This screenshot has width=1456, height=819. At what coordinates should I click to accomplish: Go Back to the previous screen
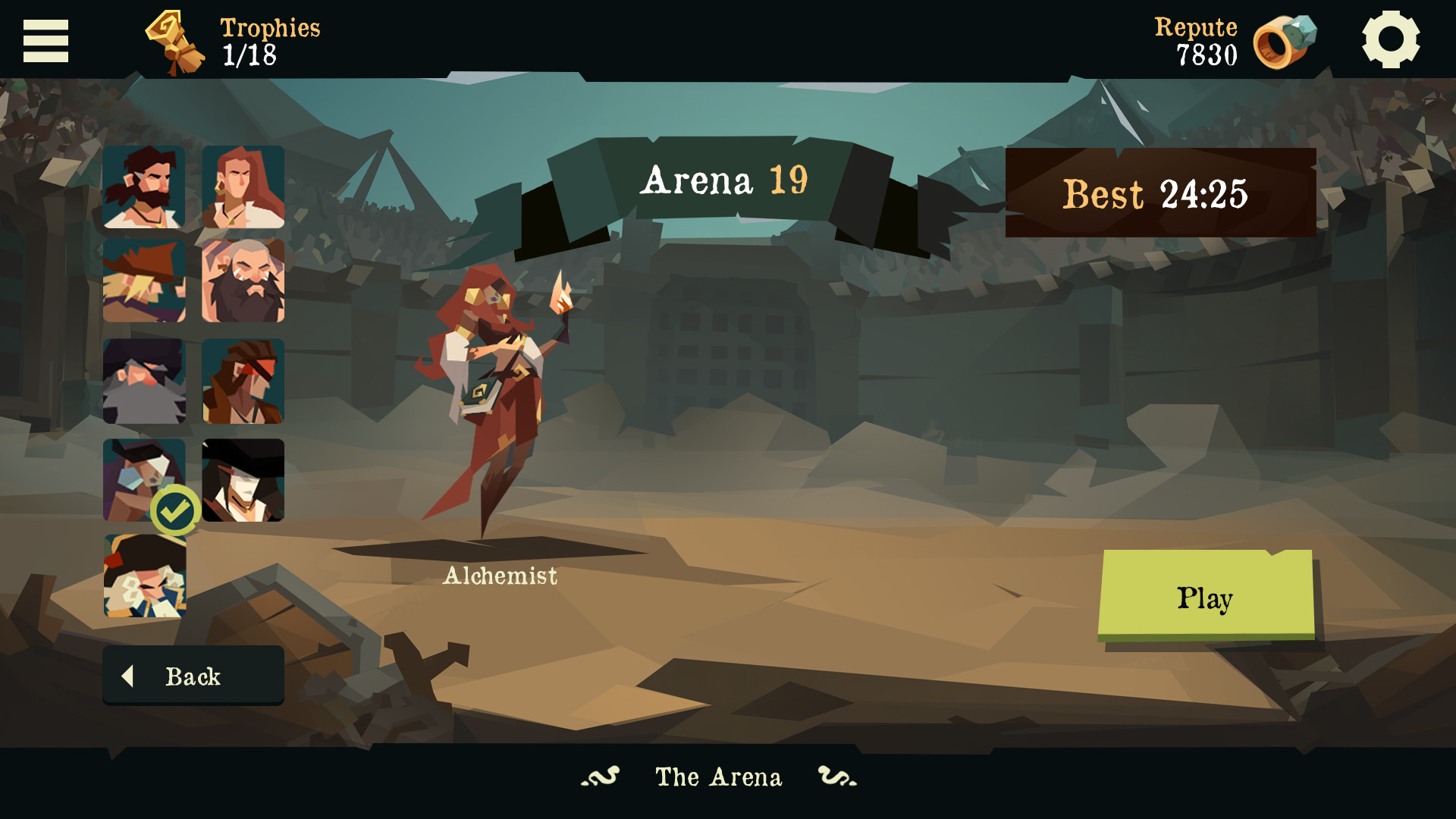coord(193,676)
